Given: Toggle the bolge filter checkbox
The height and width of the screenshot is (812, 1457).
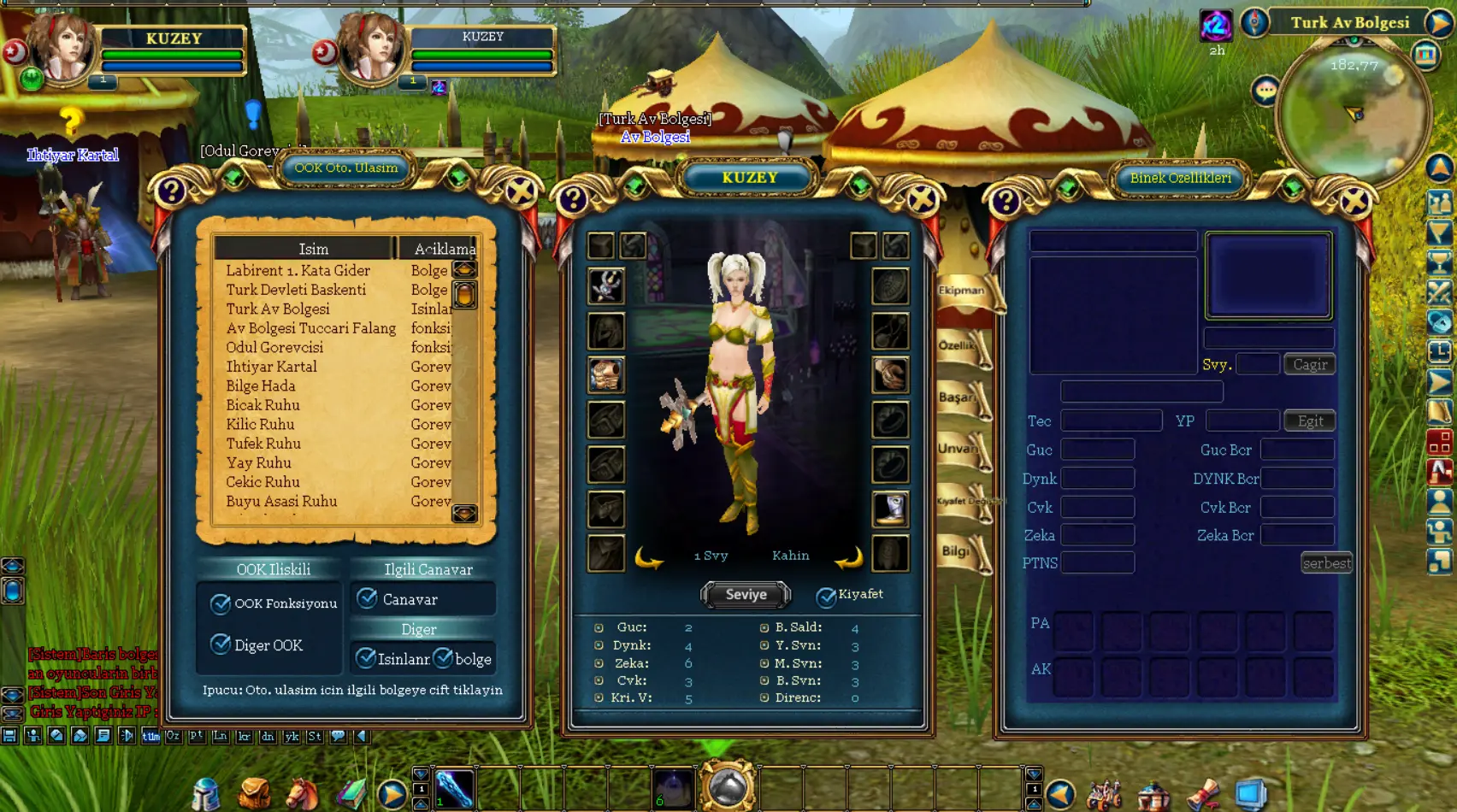Looking at the screenshot, I should [x=443, y=658].
